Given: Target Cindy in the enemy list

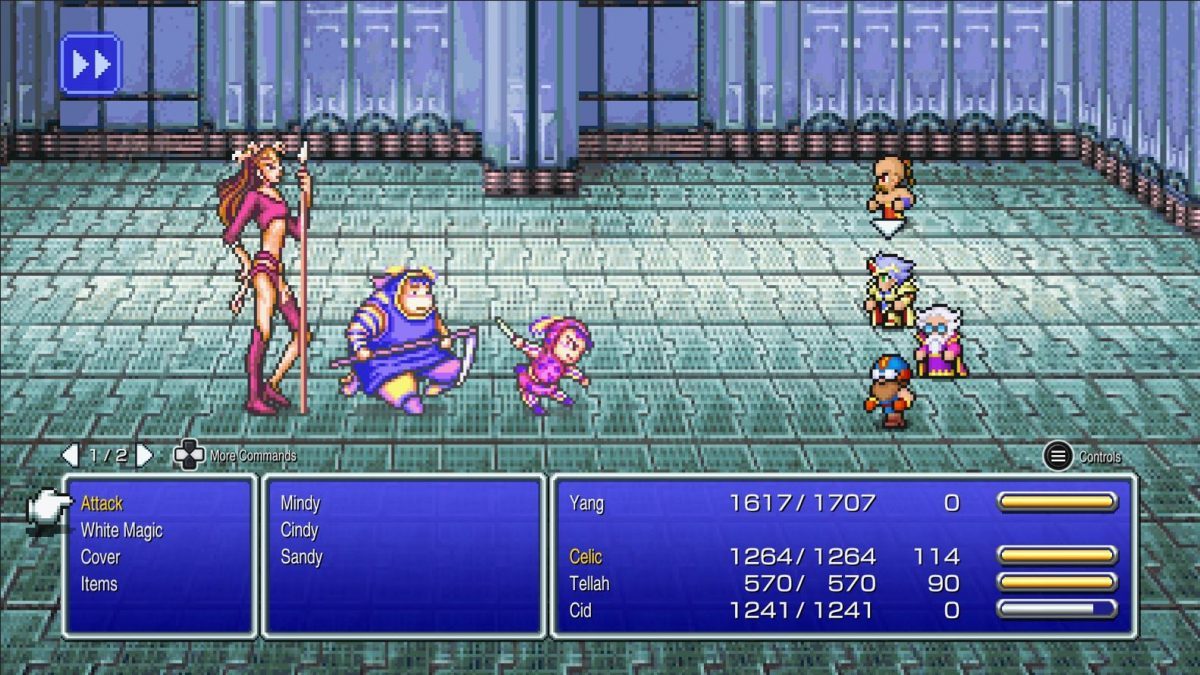Looking at the screenshot, I should (299, 530).
